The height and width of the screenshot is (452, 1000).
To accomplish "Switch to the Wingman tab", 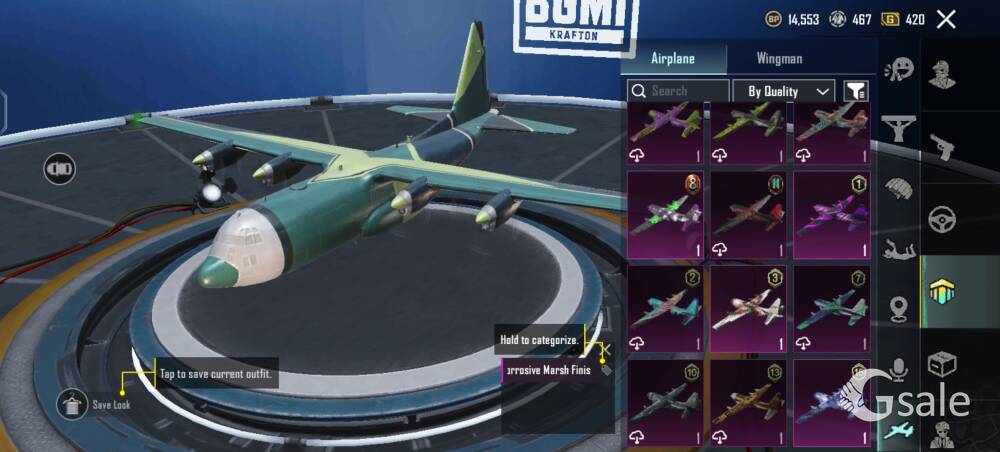I will tap(779, 58).
